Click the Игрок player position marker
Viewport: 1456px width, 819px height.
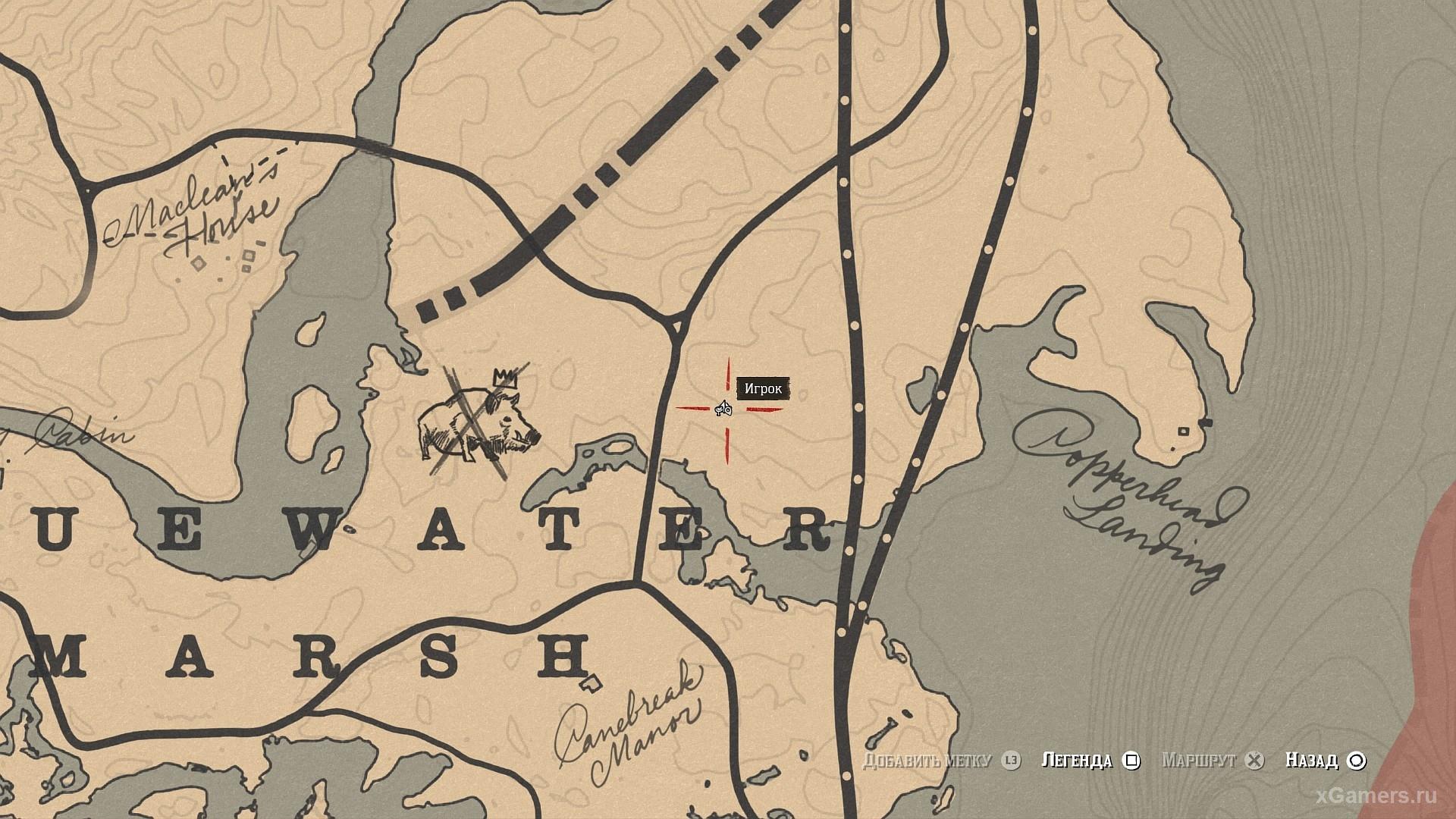(x=723, y=409)
